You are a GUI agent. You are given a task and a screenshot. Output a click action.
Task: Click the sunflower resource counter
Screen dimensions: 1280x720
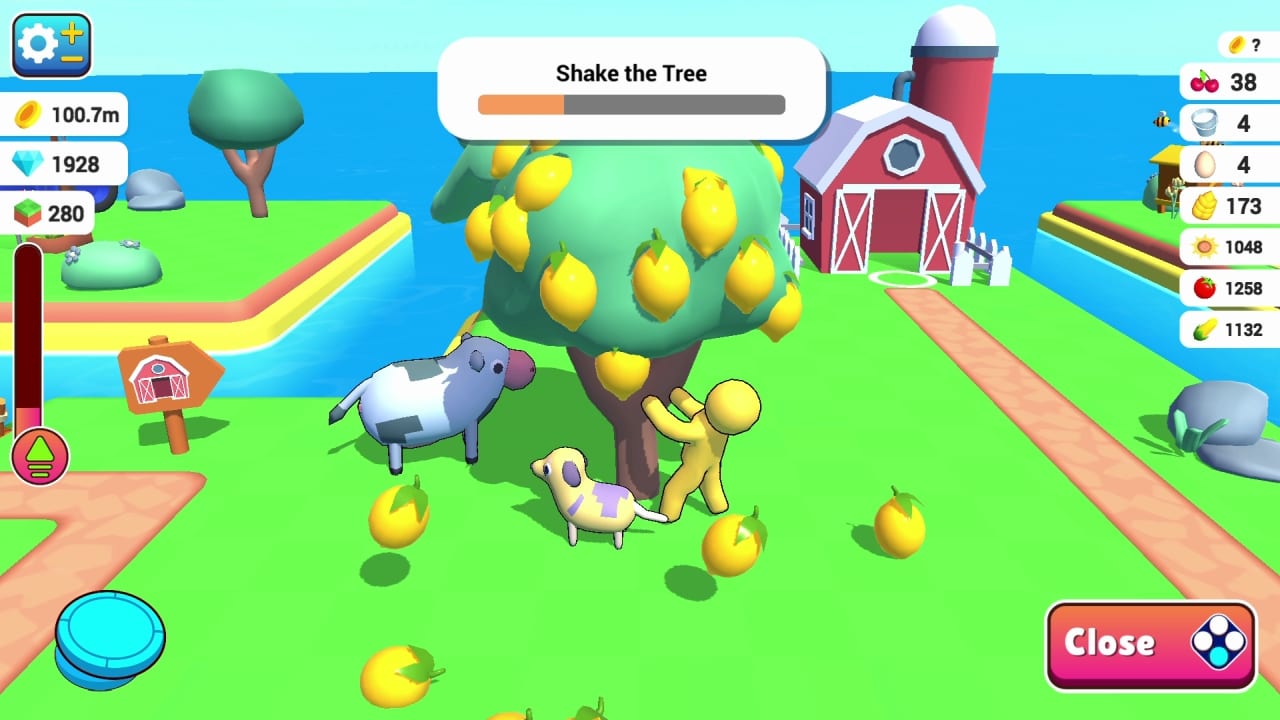click(1229, 247)
